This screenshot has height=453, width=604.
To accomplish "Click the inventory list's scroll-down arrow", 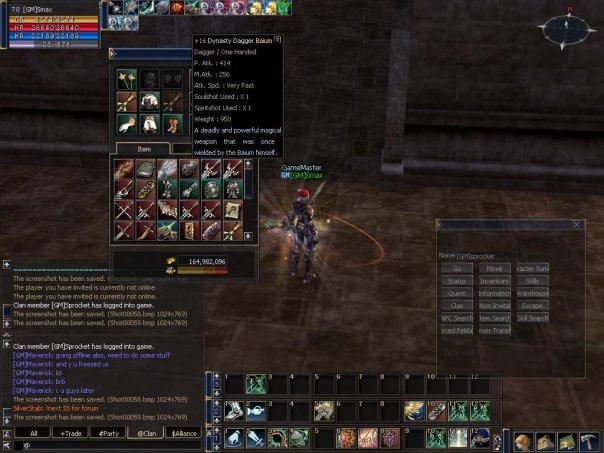I will (247, 237).
